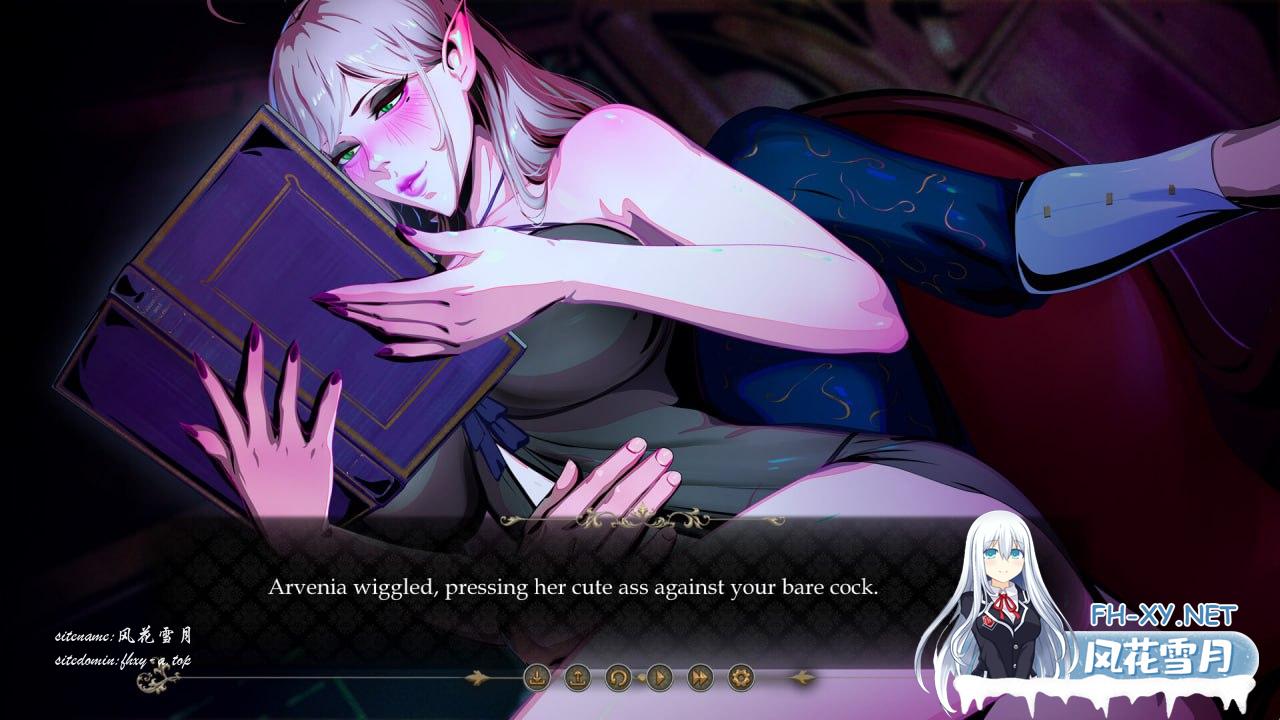Open settings with the gear icon
Screen dimensions: 1280x720
741,678
